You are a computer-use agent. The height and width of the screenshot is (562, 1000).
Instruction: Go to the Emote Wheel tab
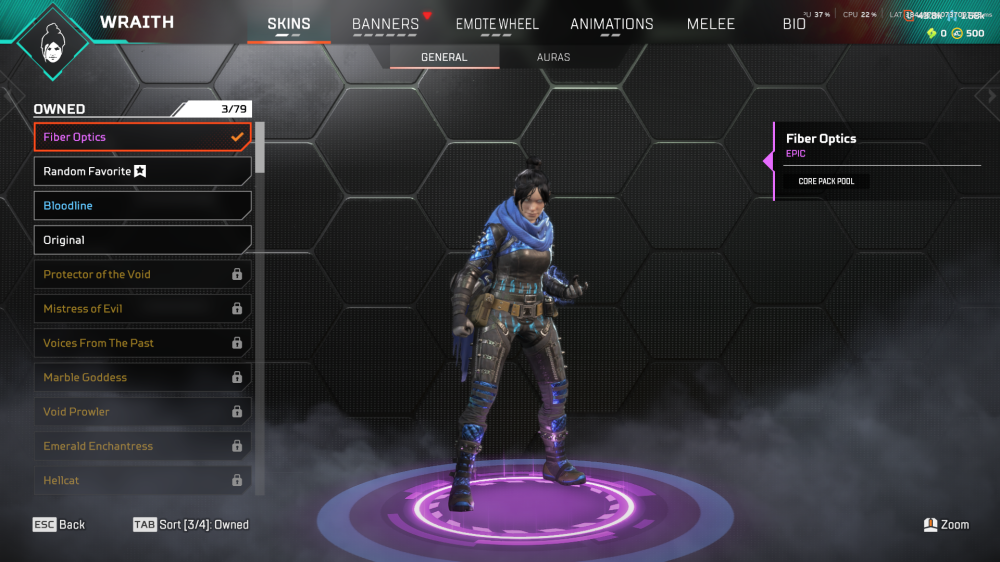point(497,24)
